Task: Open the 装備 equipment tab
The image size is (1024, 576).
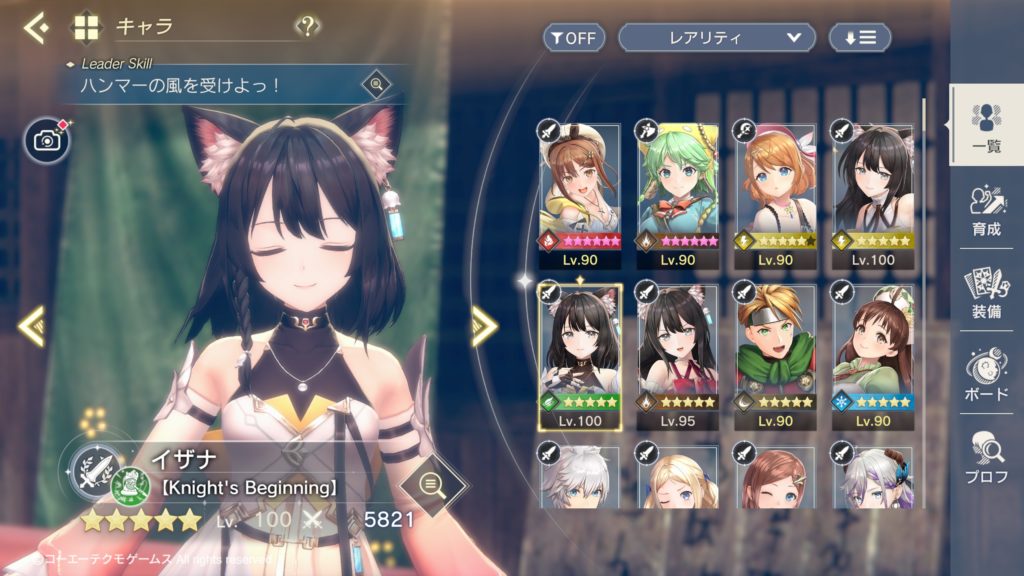Action: pyautogui.click(x=985, y=292)
